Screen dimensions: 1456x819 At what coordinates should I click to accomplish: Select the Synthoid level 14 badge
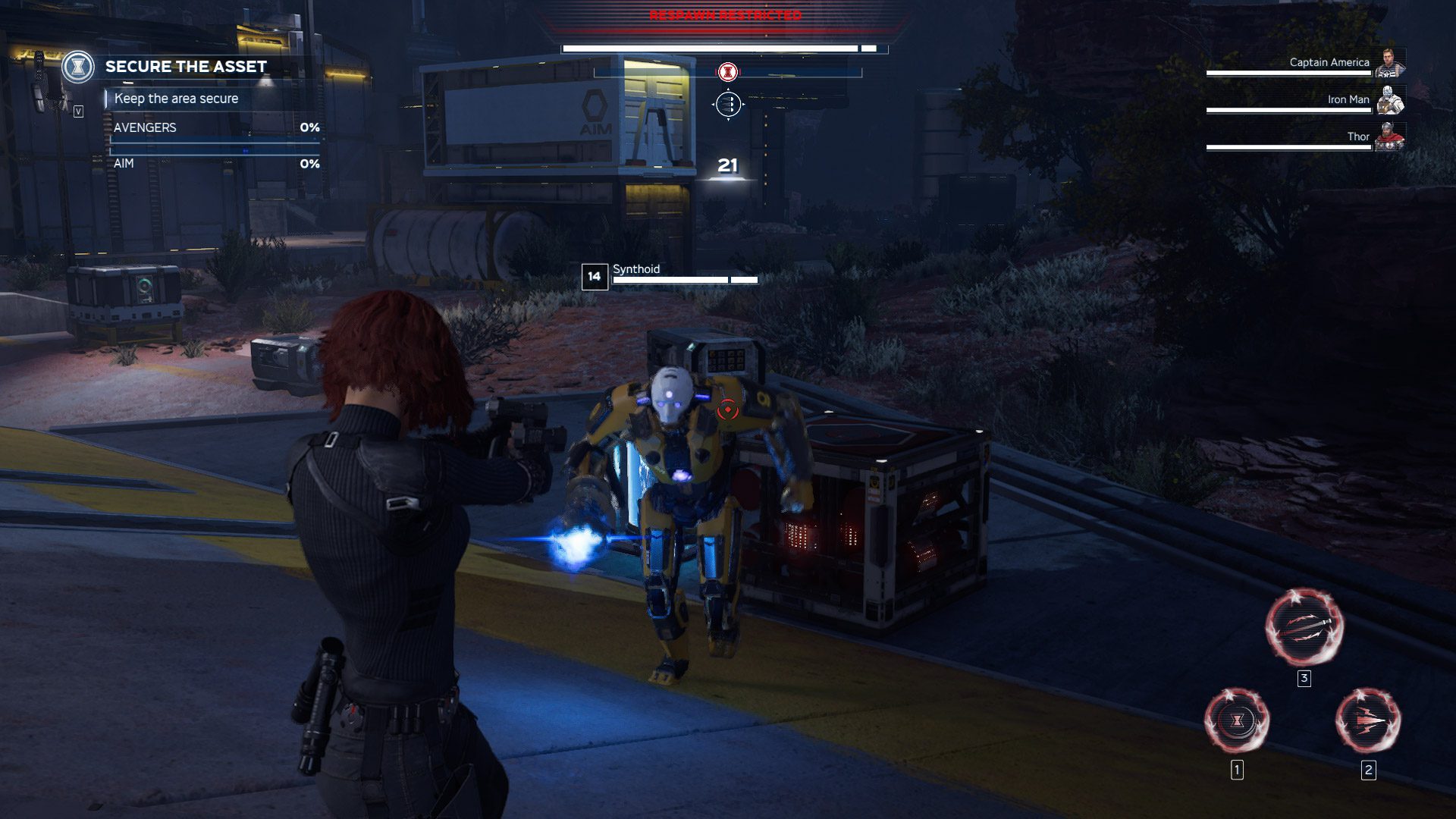(595, 277)
